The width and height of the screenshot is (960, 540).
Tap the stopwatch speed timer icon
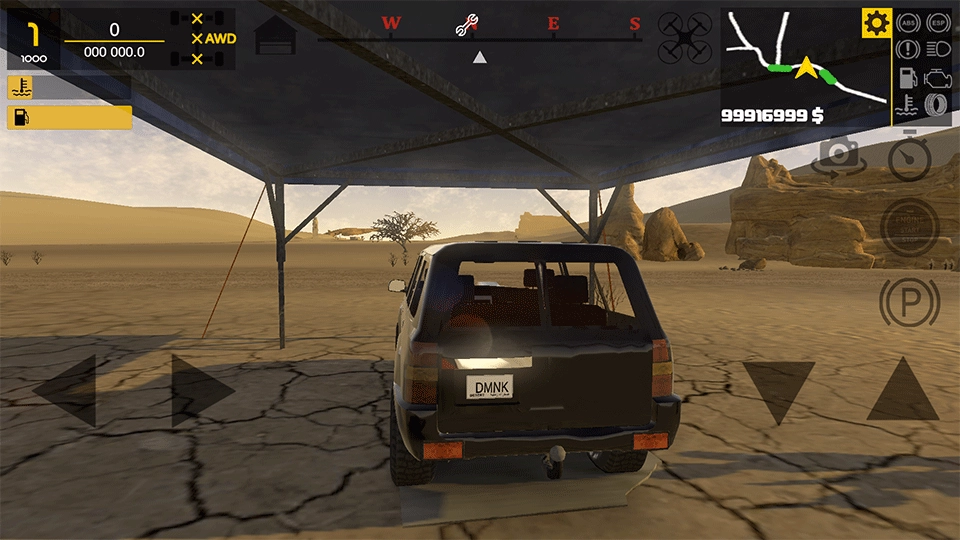909,157
